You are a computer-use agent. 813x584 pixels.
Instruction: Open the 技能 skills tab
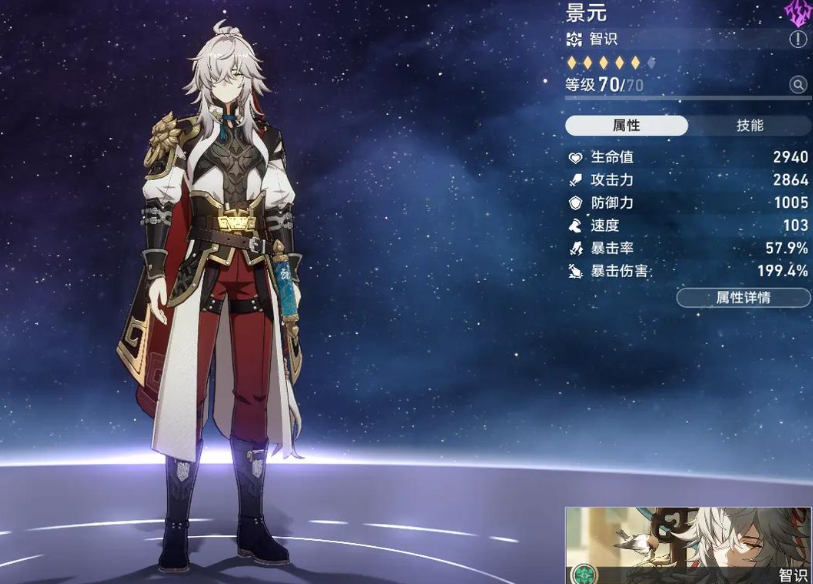(749, 126)
